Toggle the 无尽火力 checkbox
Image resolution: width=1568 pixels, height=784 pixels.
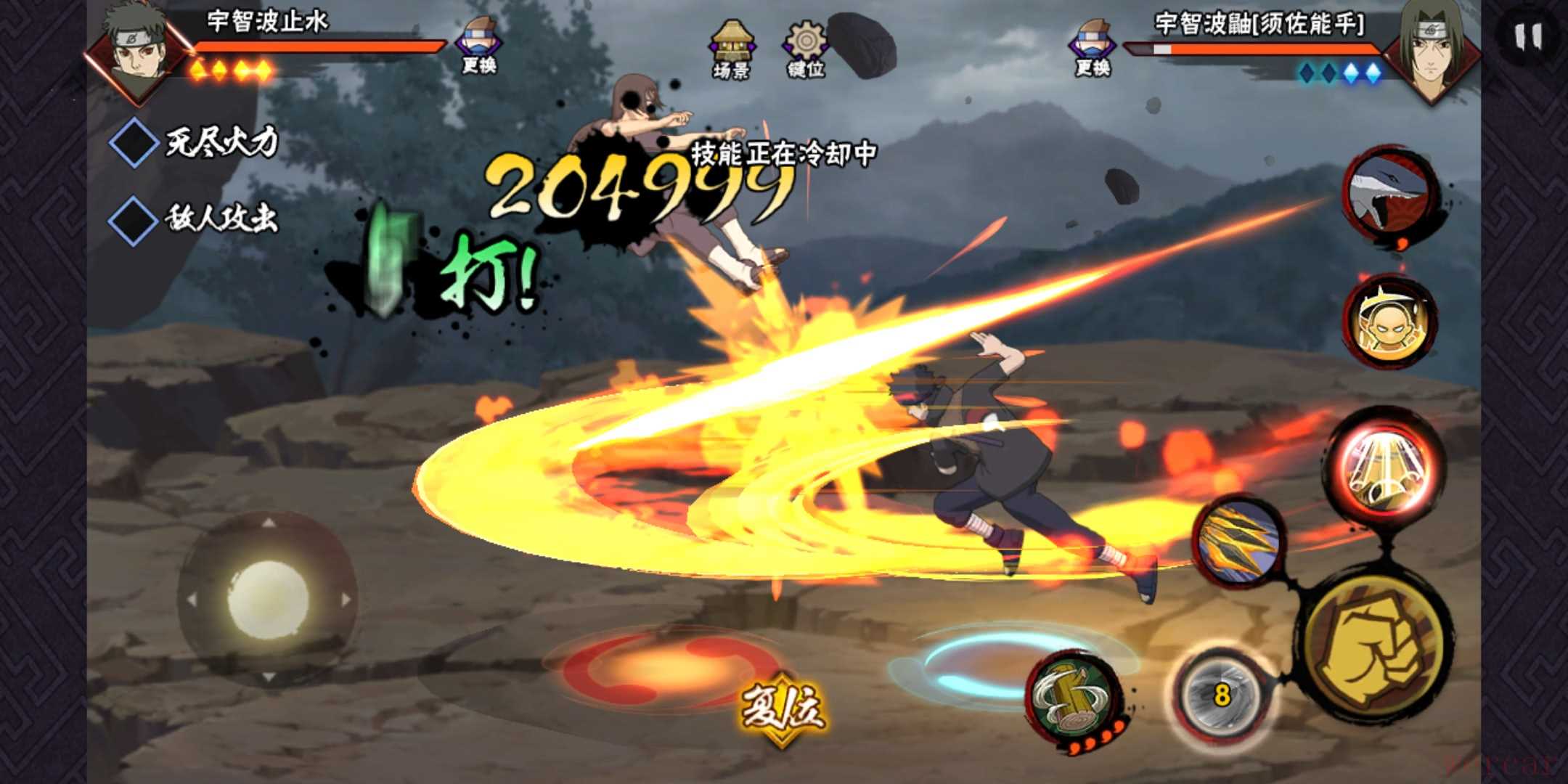134,142
